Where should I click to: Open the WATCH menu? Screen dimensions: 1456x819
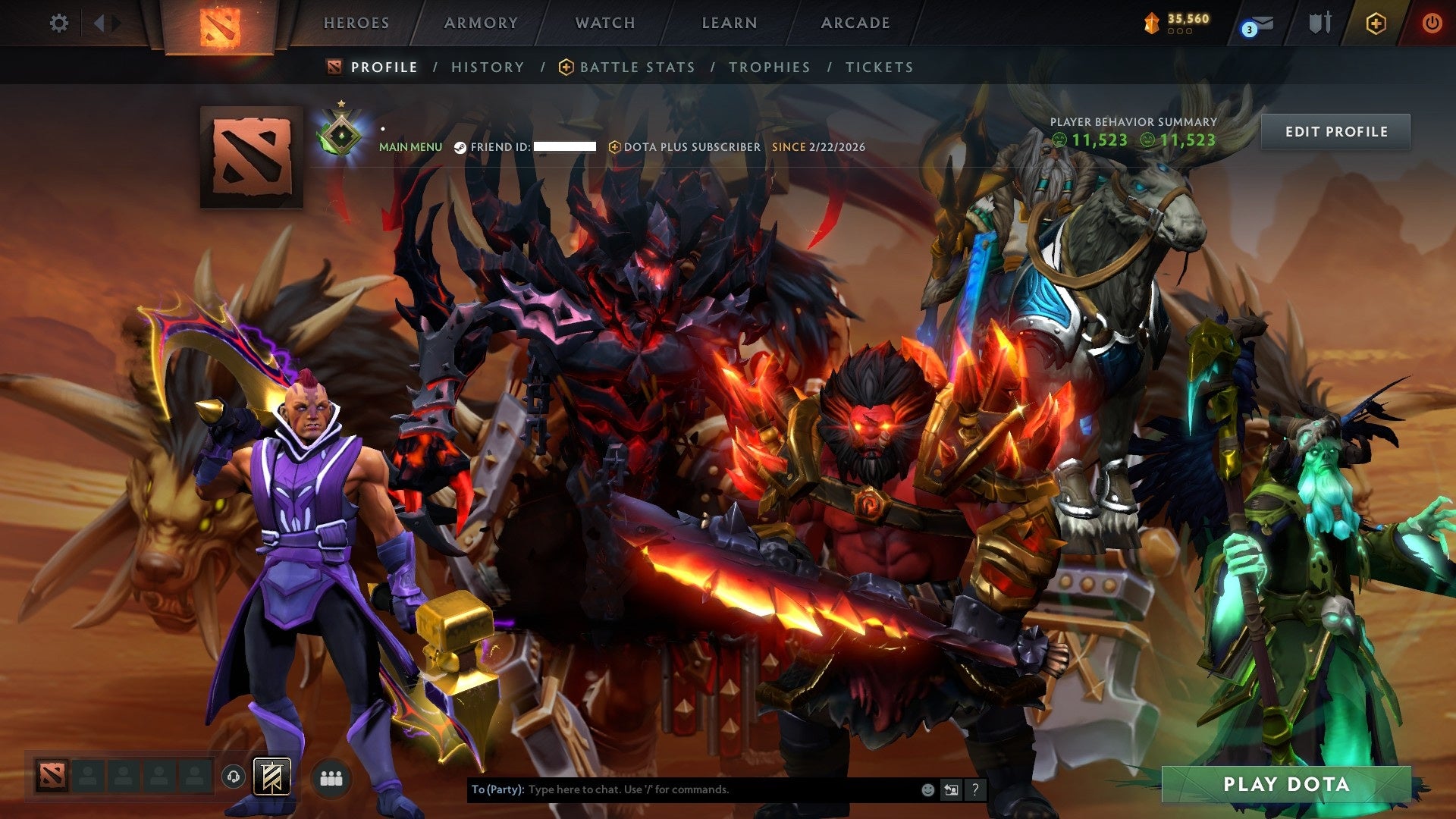coord(606,23)
